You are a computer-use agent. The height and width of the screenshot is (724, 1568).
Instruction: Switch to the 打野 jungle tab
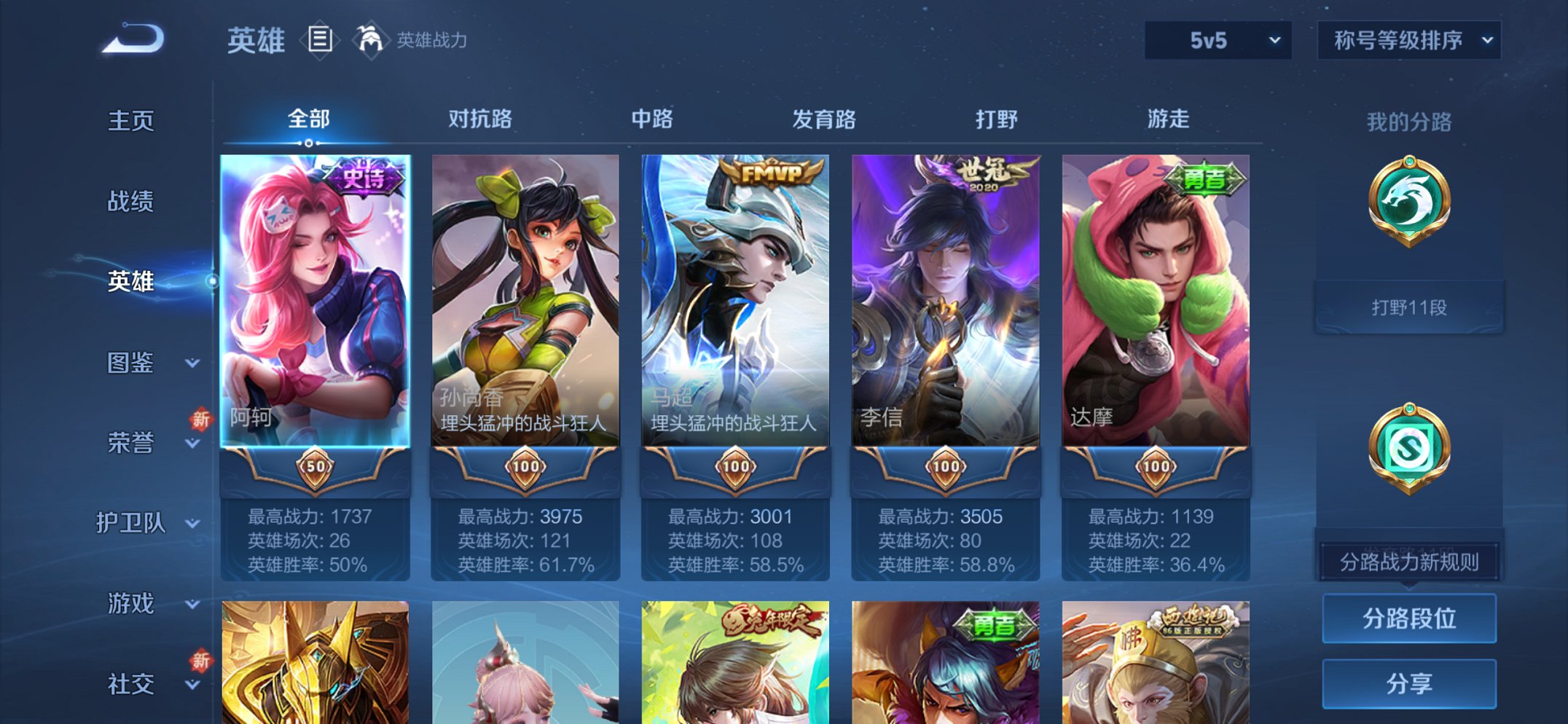click(996, 119)
